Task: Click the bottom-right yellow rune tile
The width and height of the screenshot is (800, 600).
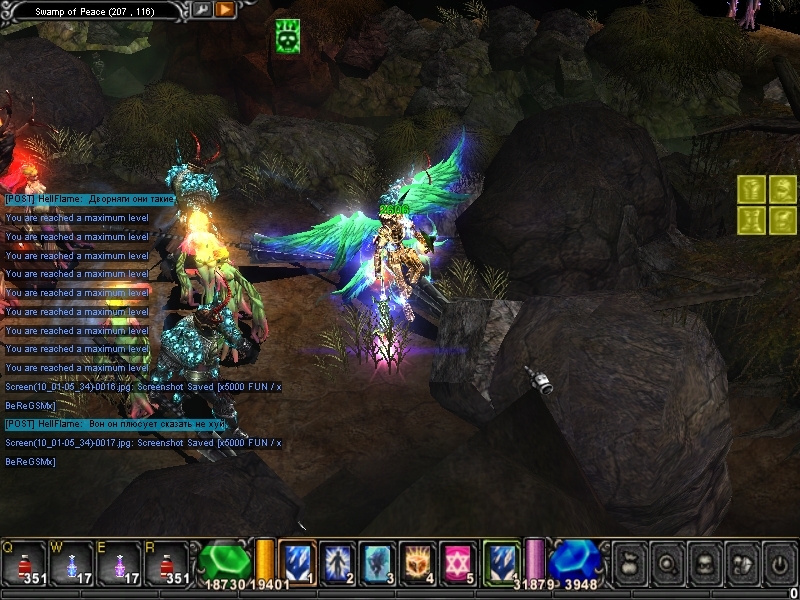Action: click(783, 219)
